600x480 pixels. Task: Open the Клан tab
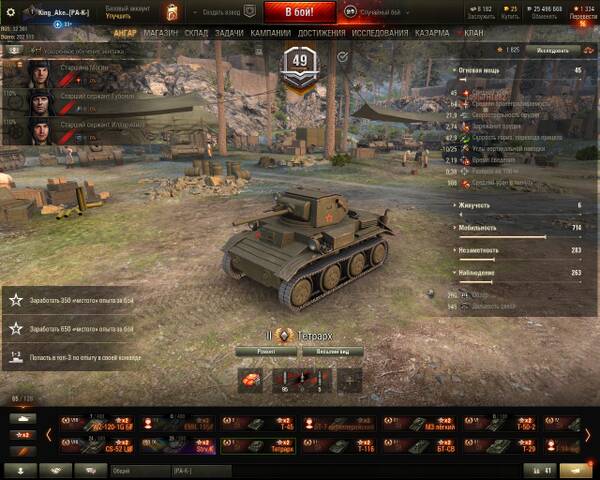(474, 33)
